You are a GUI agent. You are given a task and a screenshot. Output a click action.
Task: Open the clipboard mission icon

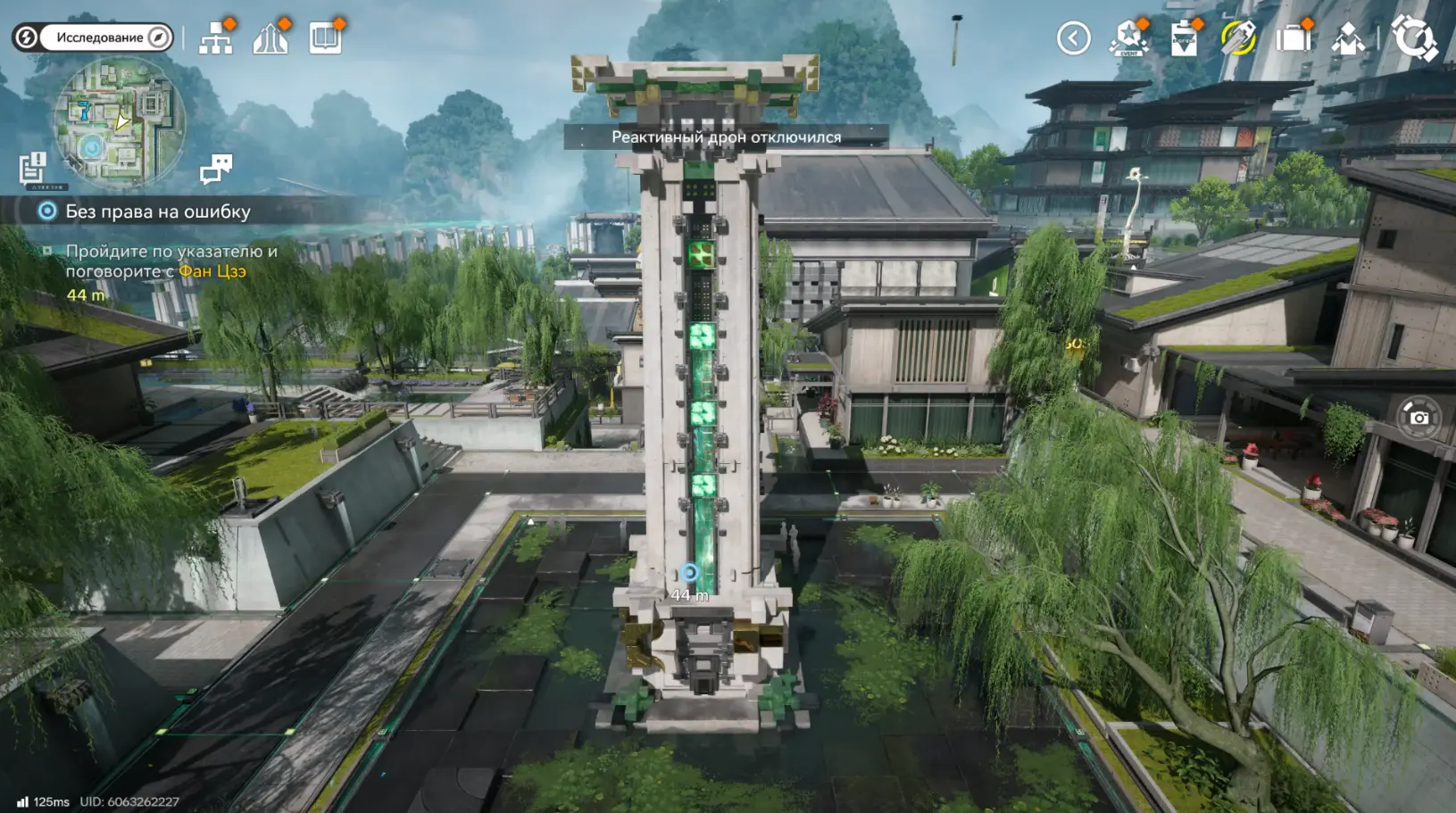tap(1184, 39)
